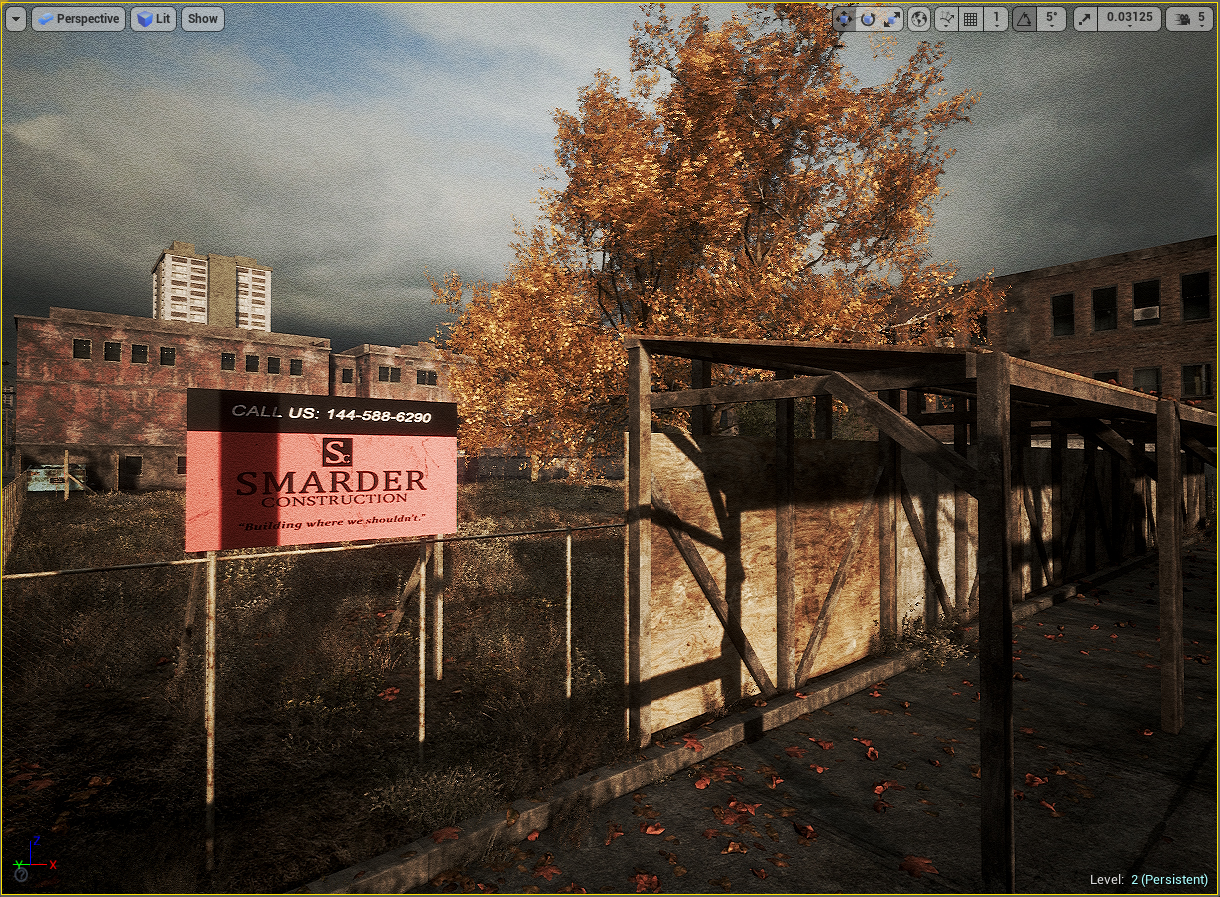Switch to the rotate gizmo tool
1220x897 pixels.
pos(867,19)
